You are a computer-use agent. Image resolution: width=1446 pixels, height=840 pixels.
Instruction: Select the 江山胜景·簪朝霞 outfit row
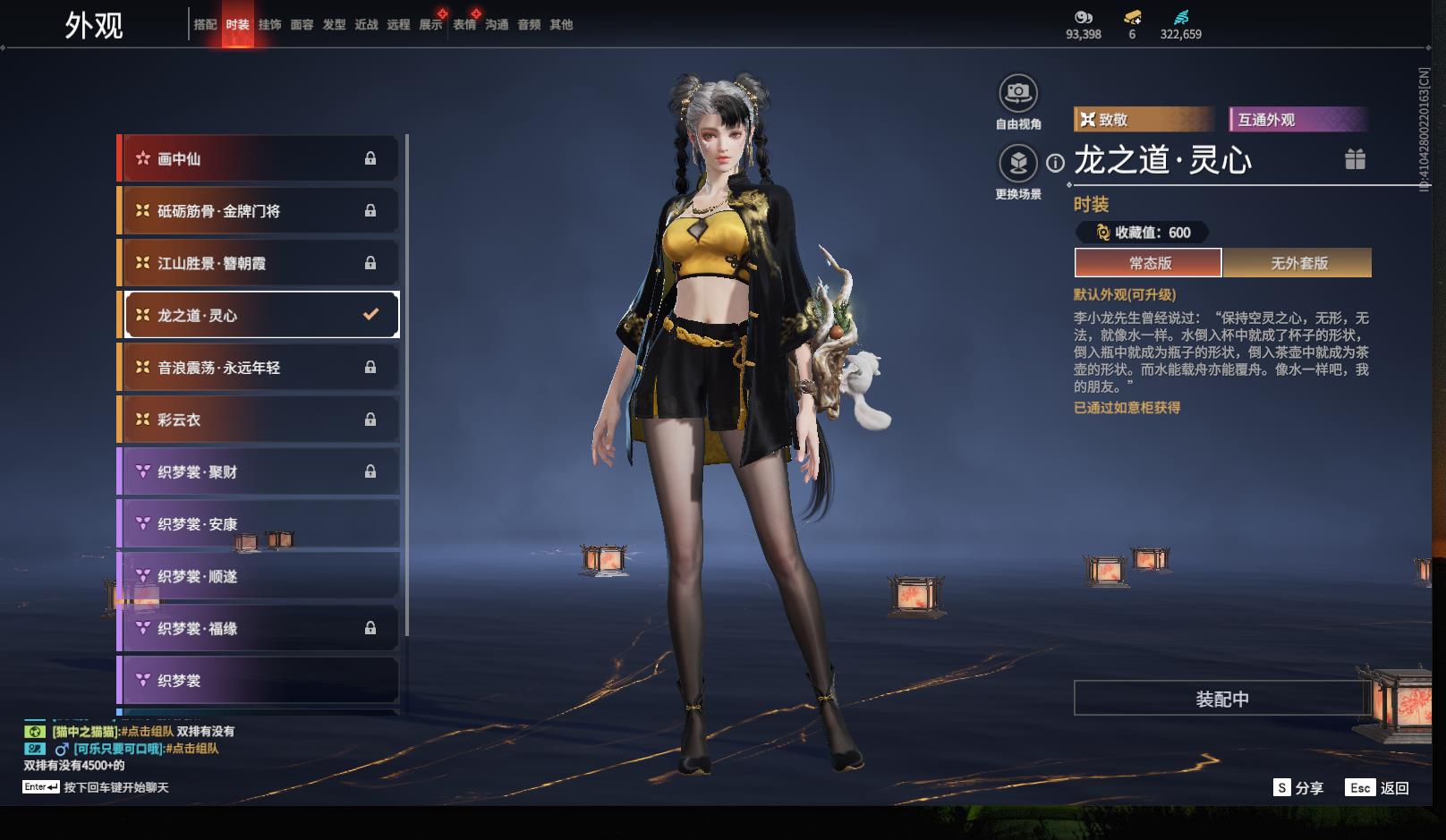pyautogui.click(x=259, y=263)
